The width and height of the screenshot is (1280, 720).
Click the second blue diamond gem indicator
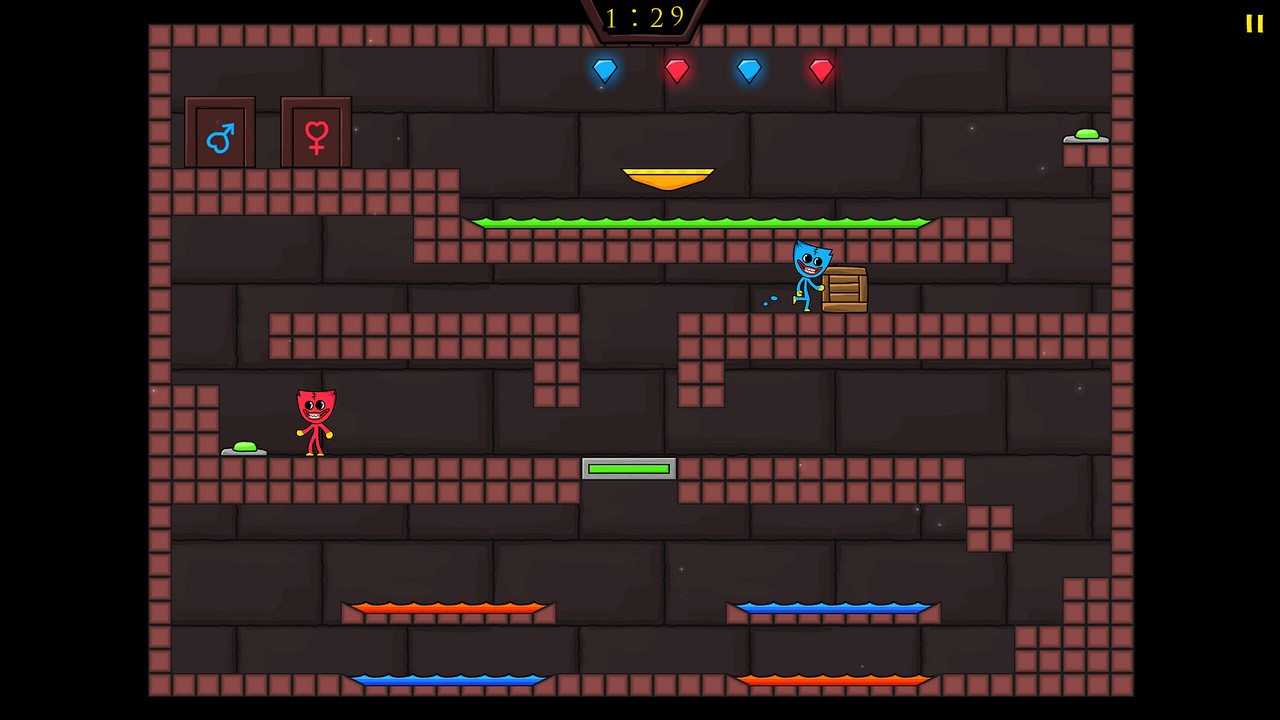click(x=749, y=69)
